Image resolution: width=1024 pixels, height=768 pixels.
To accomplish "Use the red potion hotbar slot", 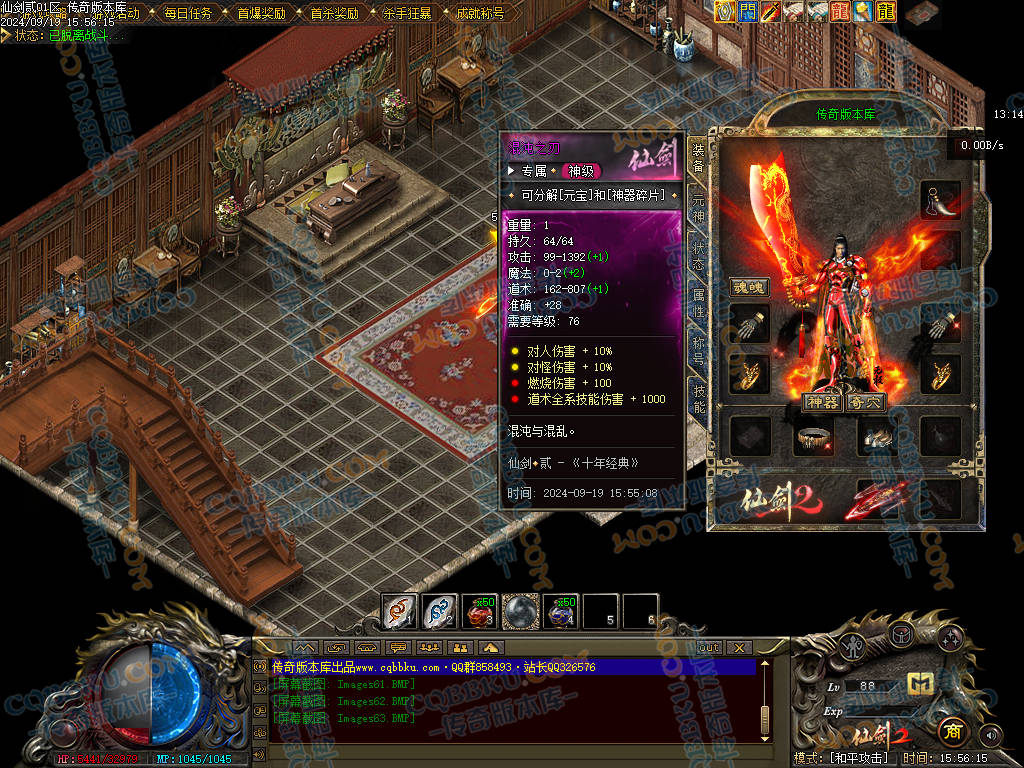I will pos(480,610).
